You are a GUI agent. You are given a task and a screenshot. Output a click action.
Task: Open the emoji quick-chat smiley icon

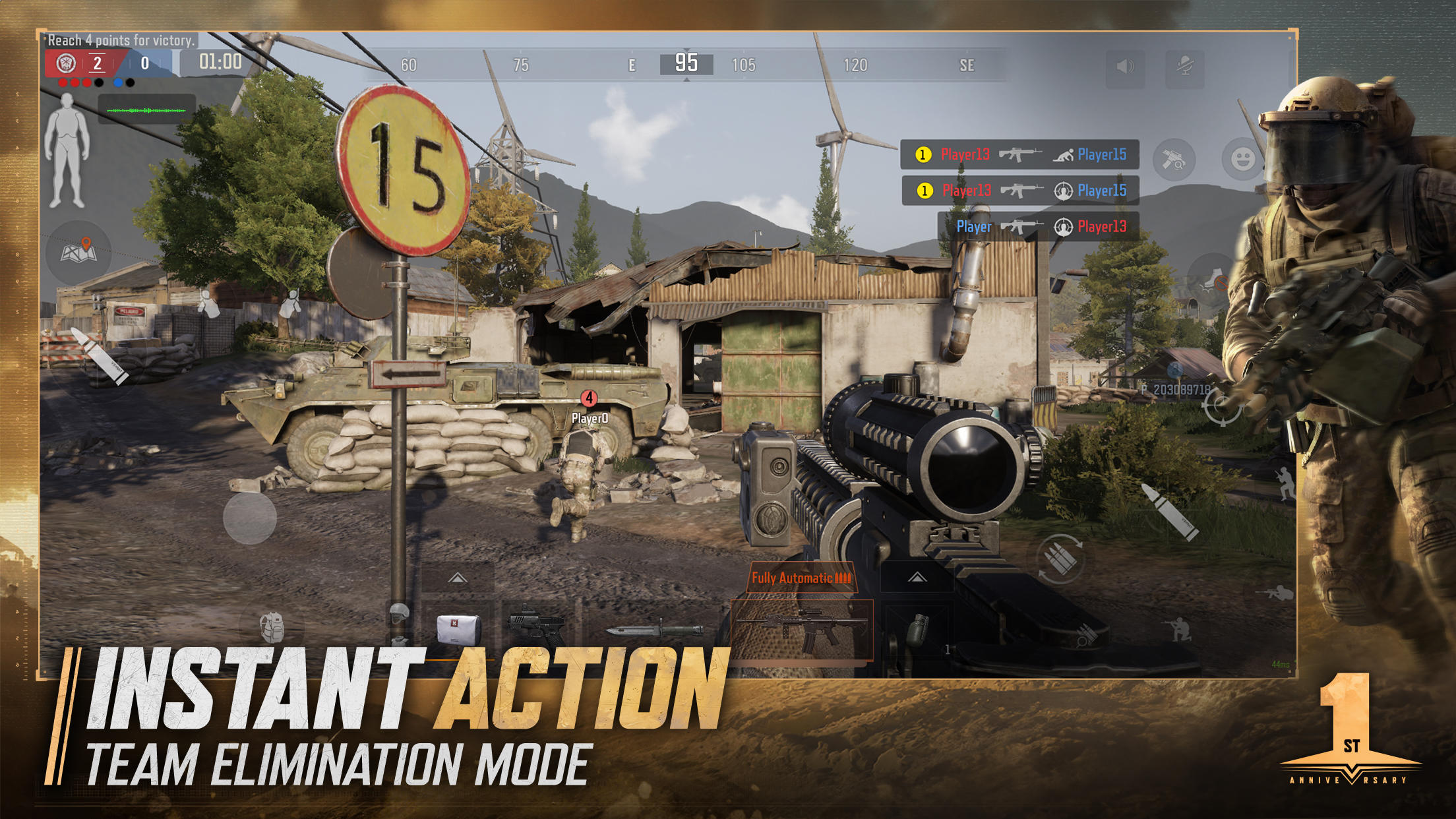point(1241,159)
